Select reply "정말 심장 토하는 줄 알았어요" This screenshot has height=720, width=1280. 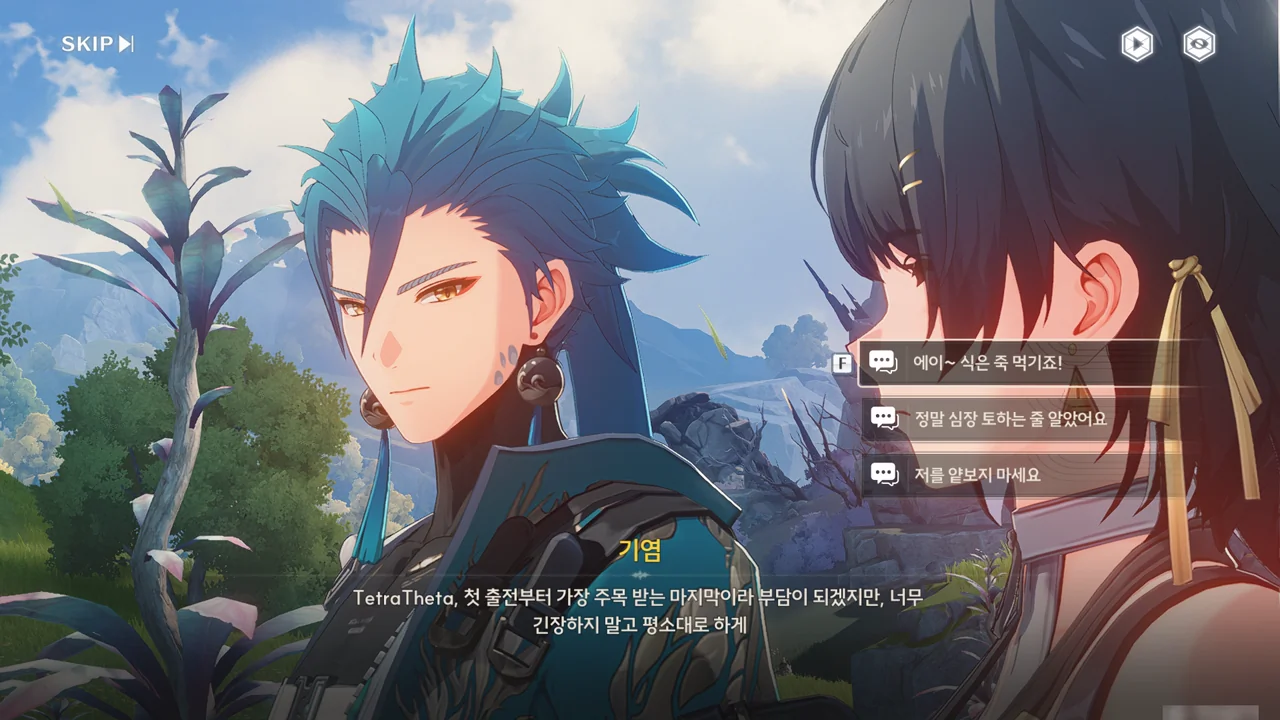tap(1010, 419)
